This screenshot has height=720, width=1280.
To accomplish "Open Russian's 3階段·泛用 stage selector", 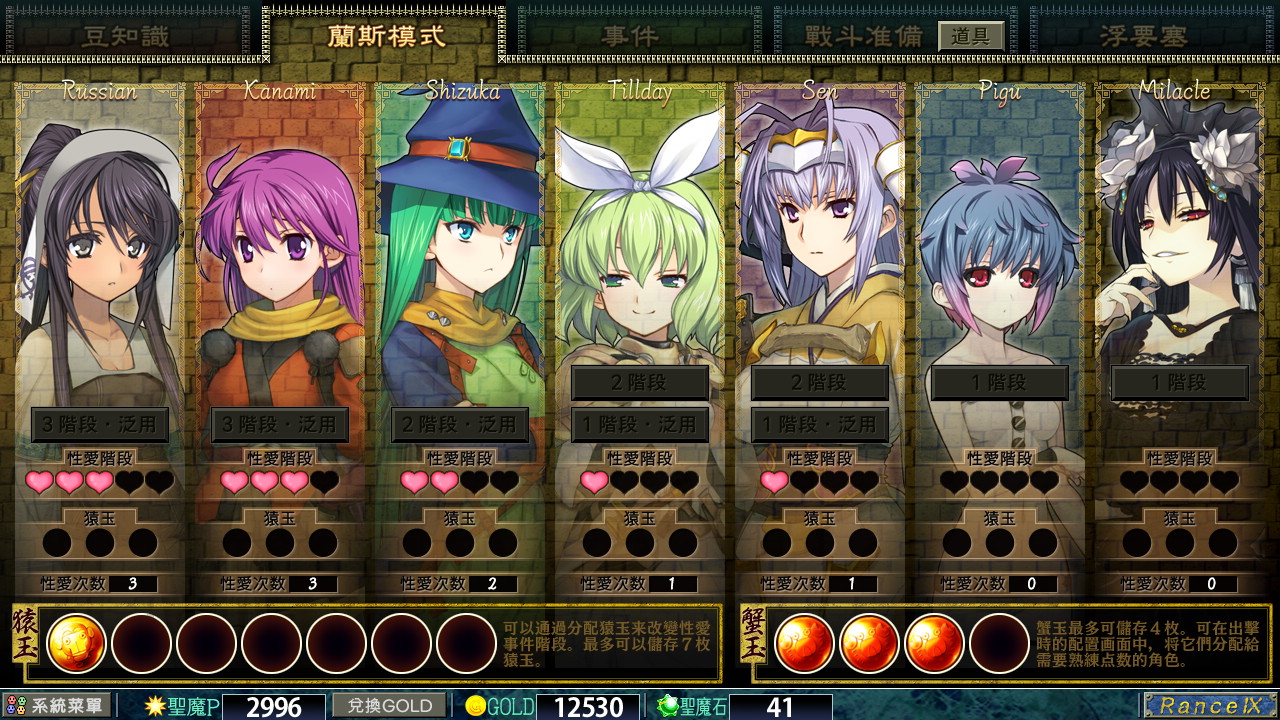I will (100, 424).
